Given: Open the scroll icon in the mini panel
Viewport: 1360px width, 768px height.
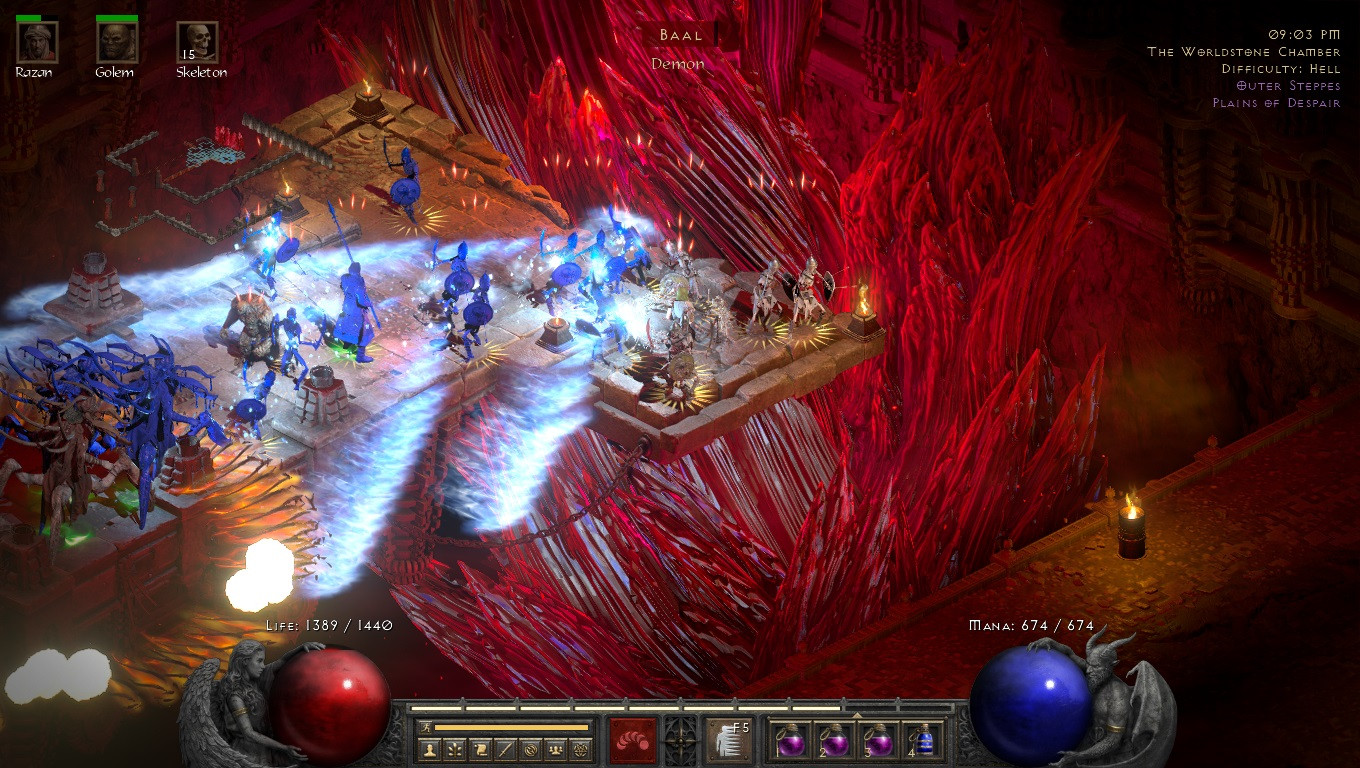Looking at the screenshot, I should pyautogui.click(x=480, y=749).
